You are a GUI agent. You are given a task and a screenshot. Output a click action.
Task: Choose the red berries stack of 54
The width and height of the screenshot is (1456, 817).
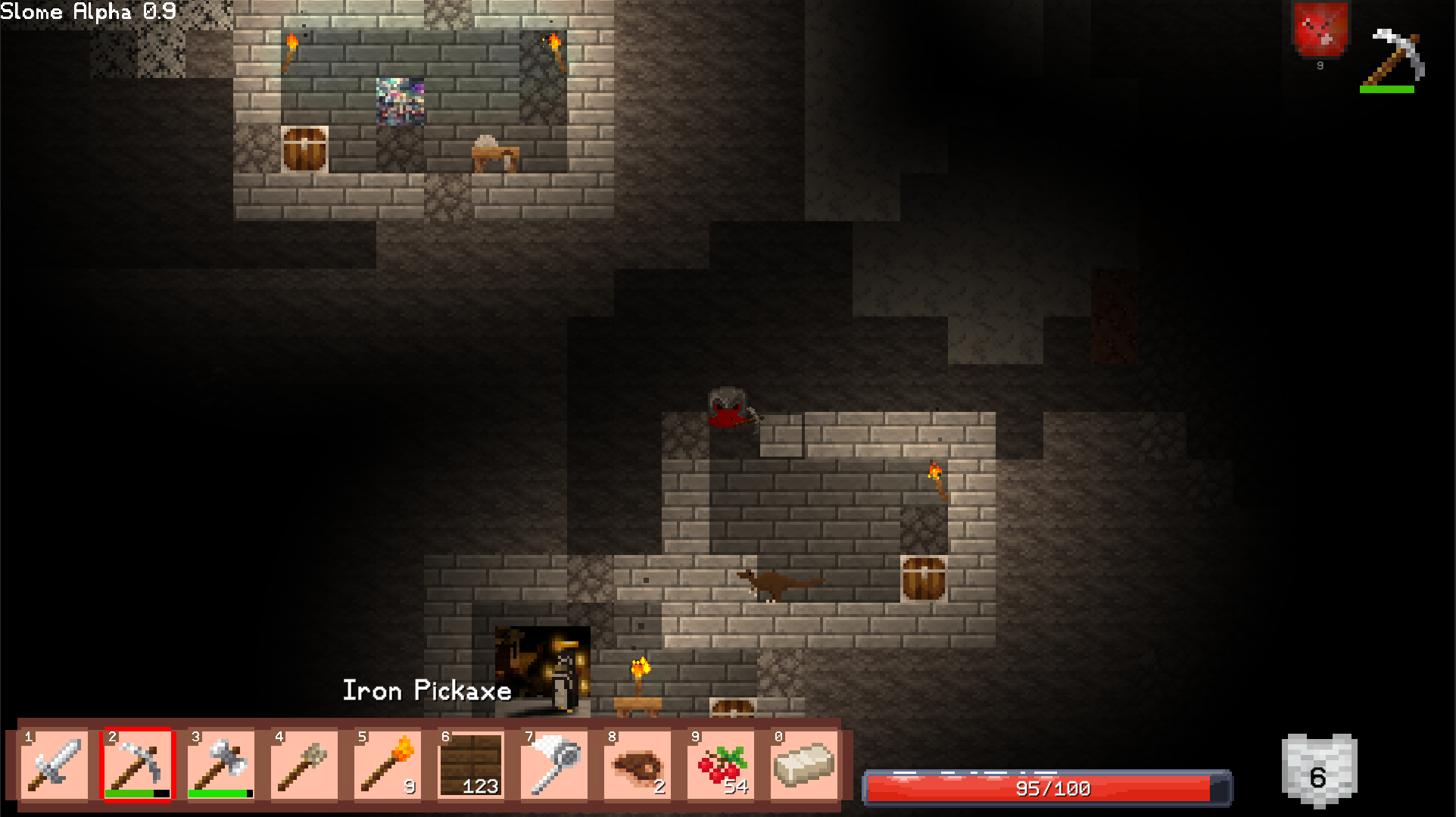tap(720, 763)
